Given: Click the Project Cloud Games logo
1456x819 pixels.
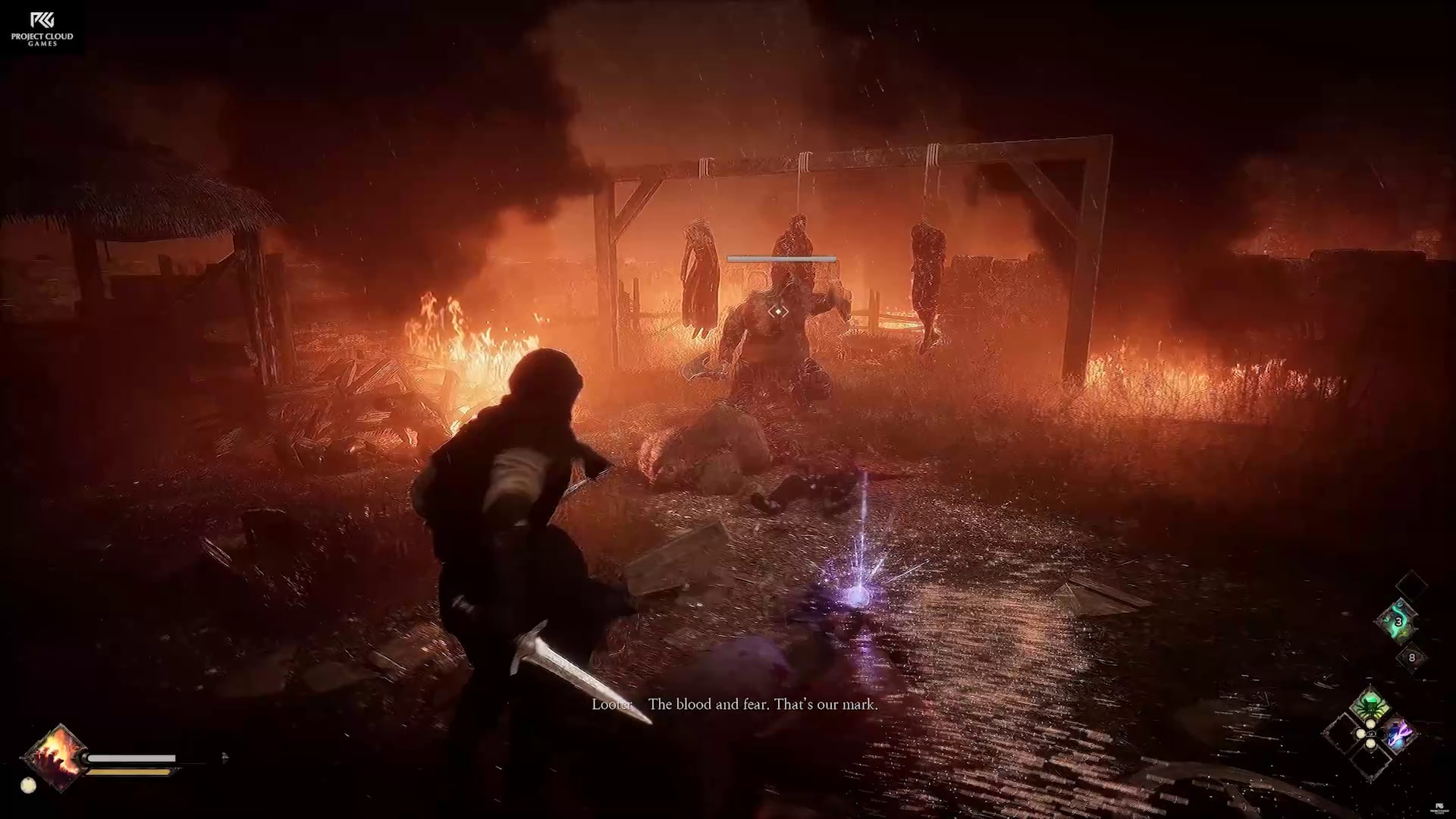Looking at the screenshot, I should (x=42, y=29).
